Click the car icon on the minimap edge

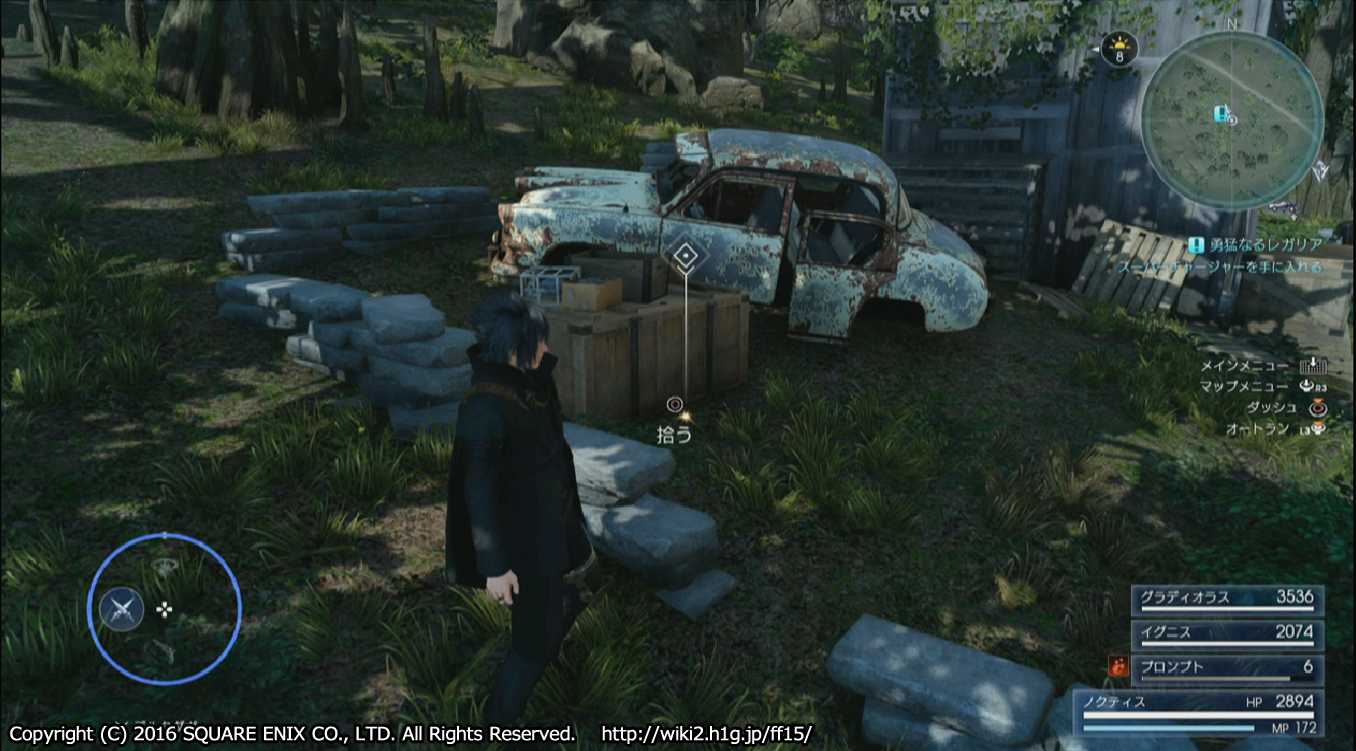coord(1283,208)
